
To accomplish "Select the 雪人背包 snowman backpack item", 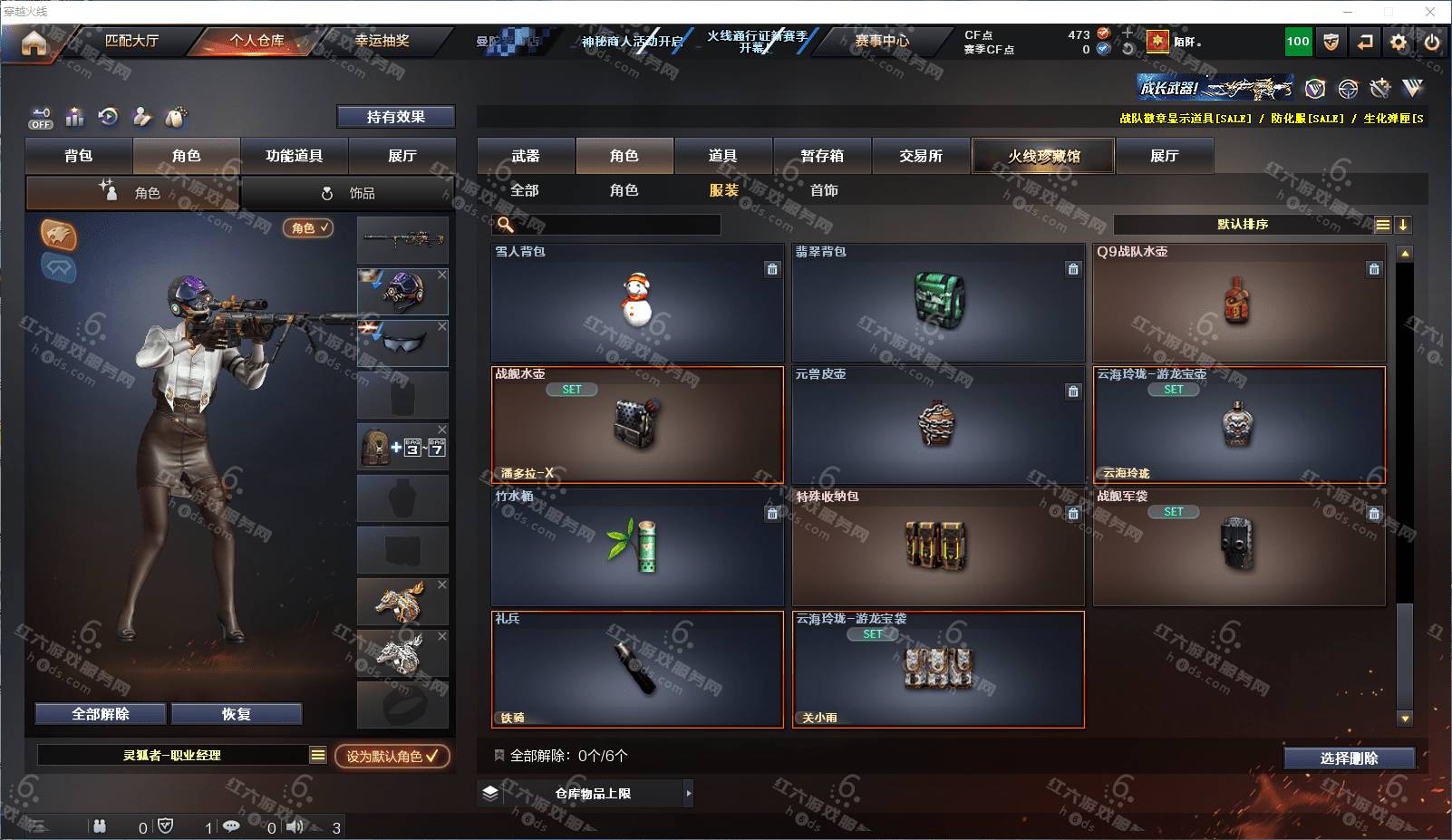I will click(637, 303).
